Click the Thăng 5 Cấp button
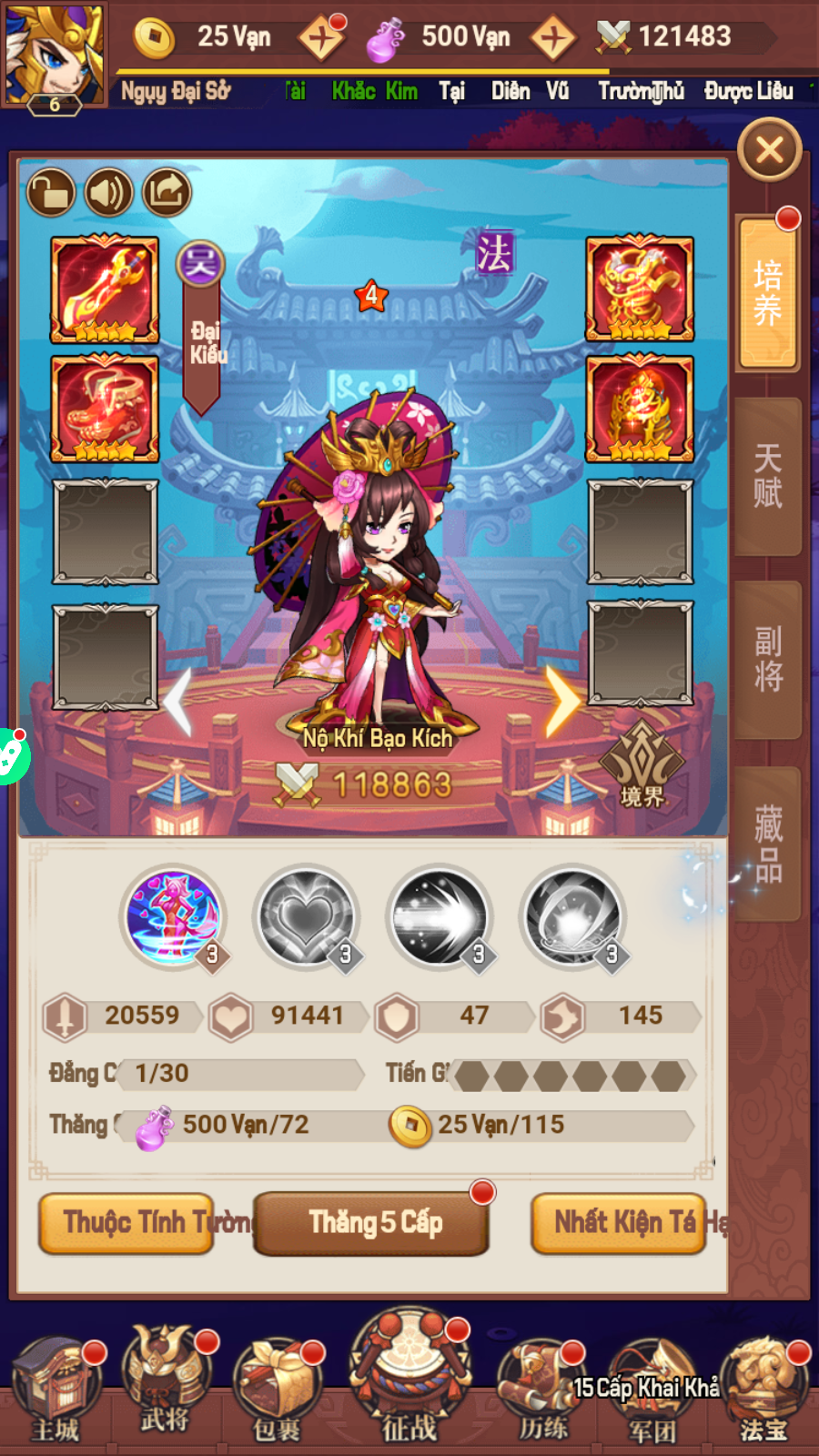The height and width of the screenshot is (1456, 819). pyautogui.click(x=372, y=1223)
